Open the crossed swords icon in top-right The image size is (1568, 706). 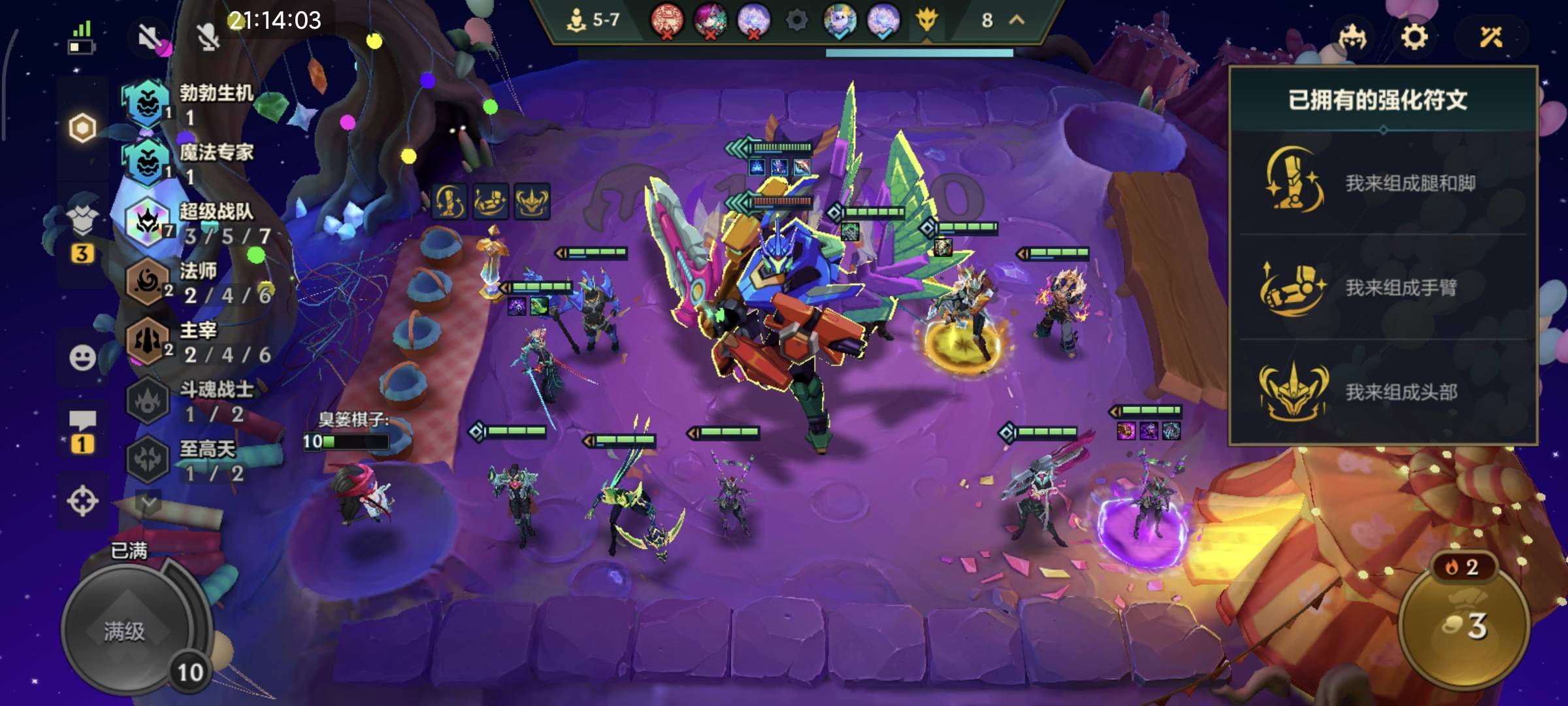(1491, 37)
